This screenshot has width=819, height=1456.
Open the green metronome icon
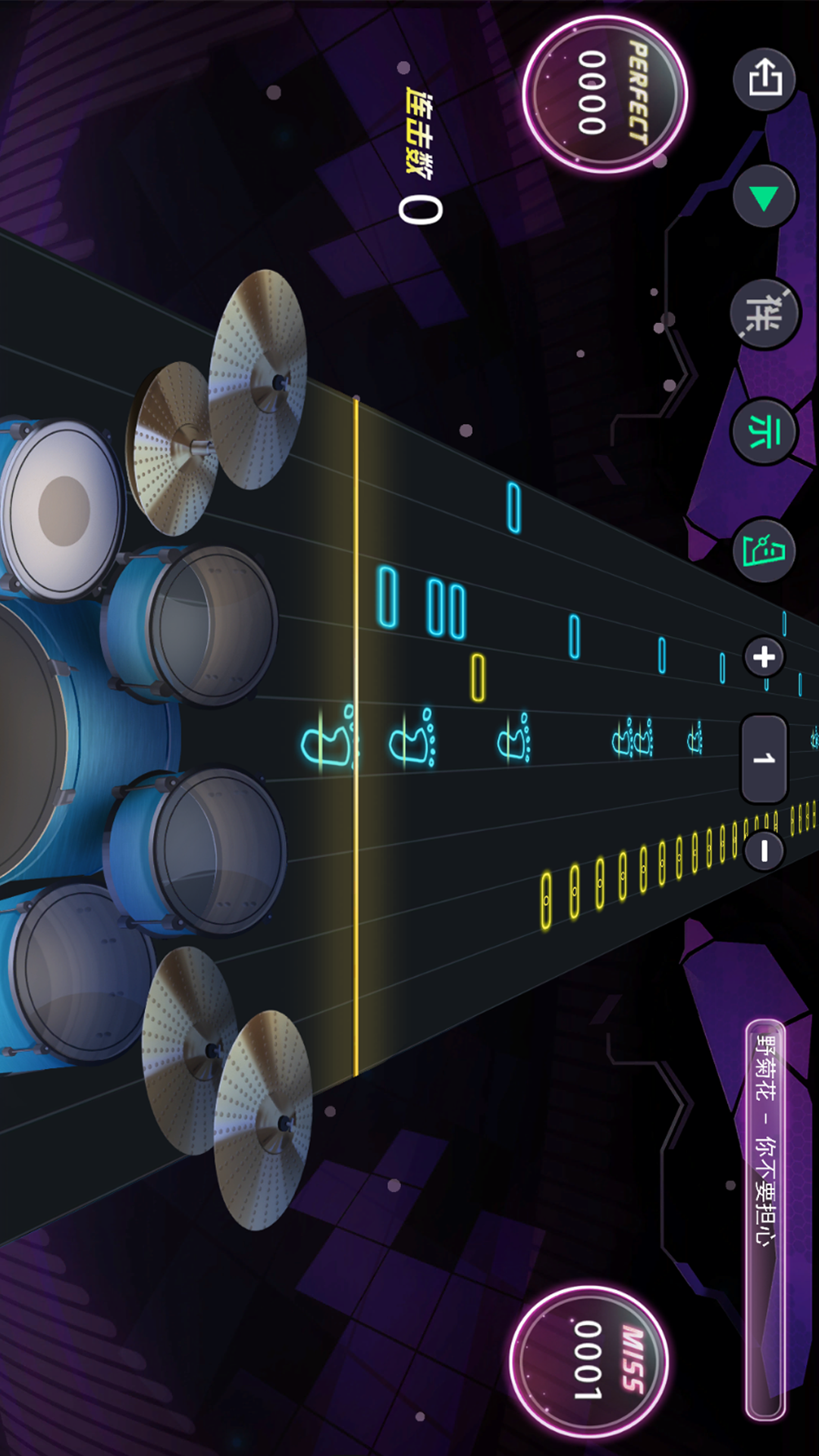(764, 550)
